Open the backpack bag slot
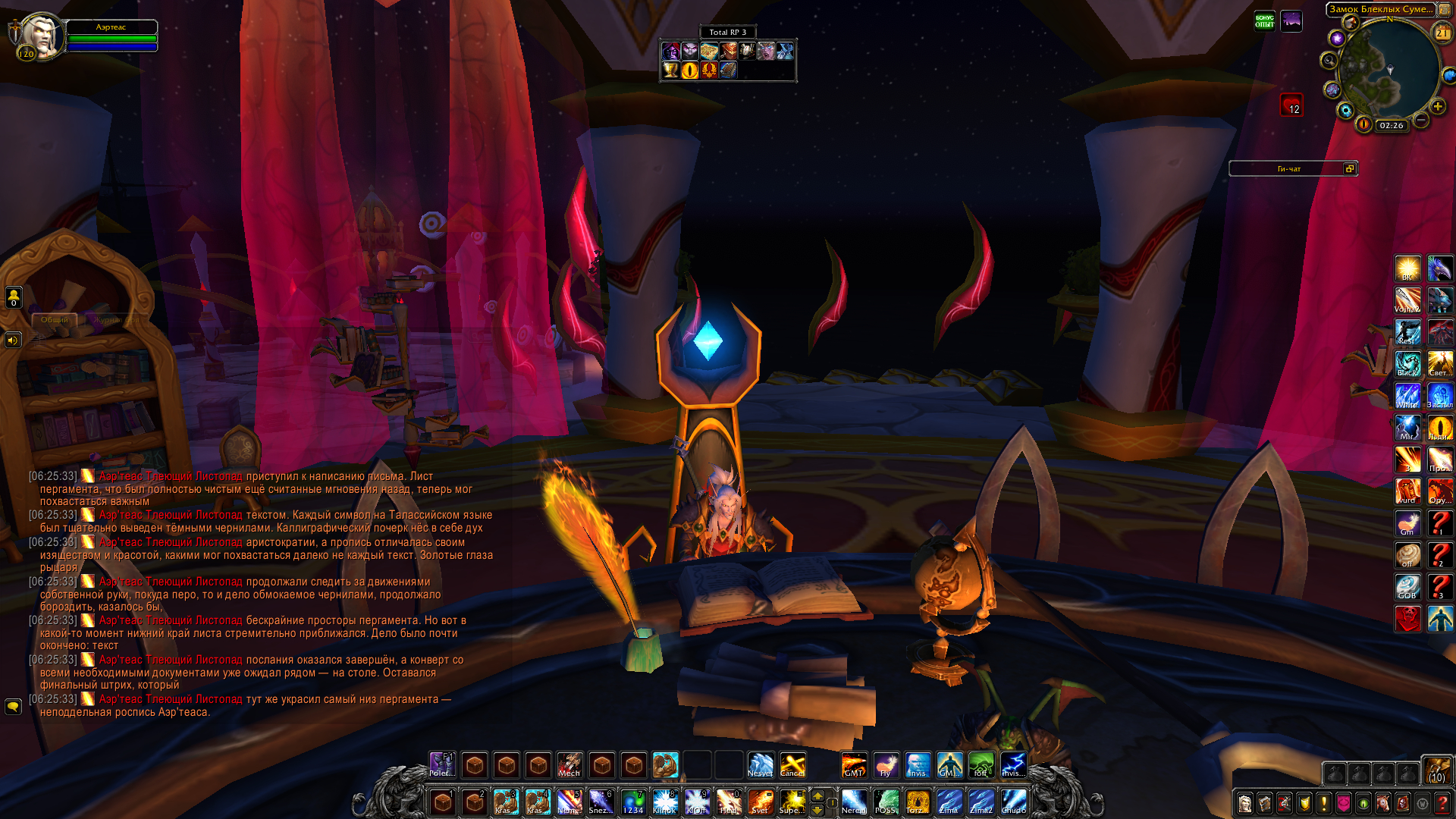 1436,770
